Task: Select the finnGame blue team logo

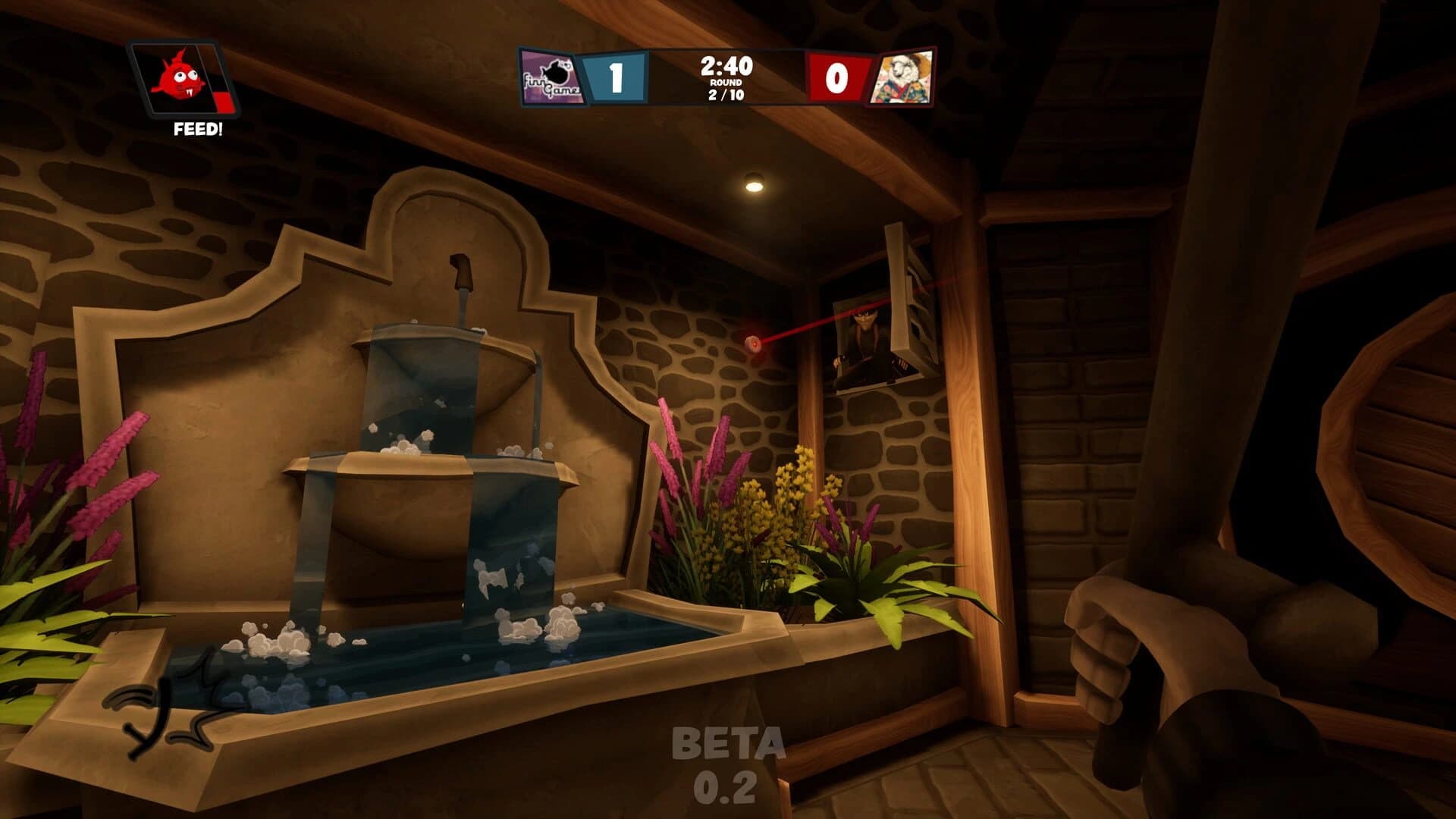Action: click(552, 77)
